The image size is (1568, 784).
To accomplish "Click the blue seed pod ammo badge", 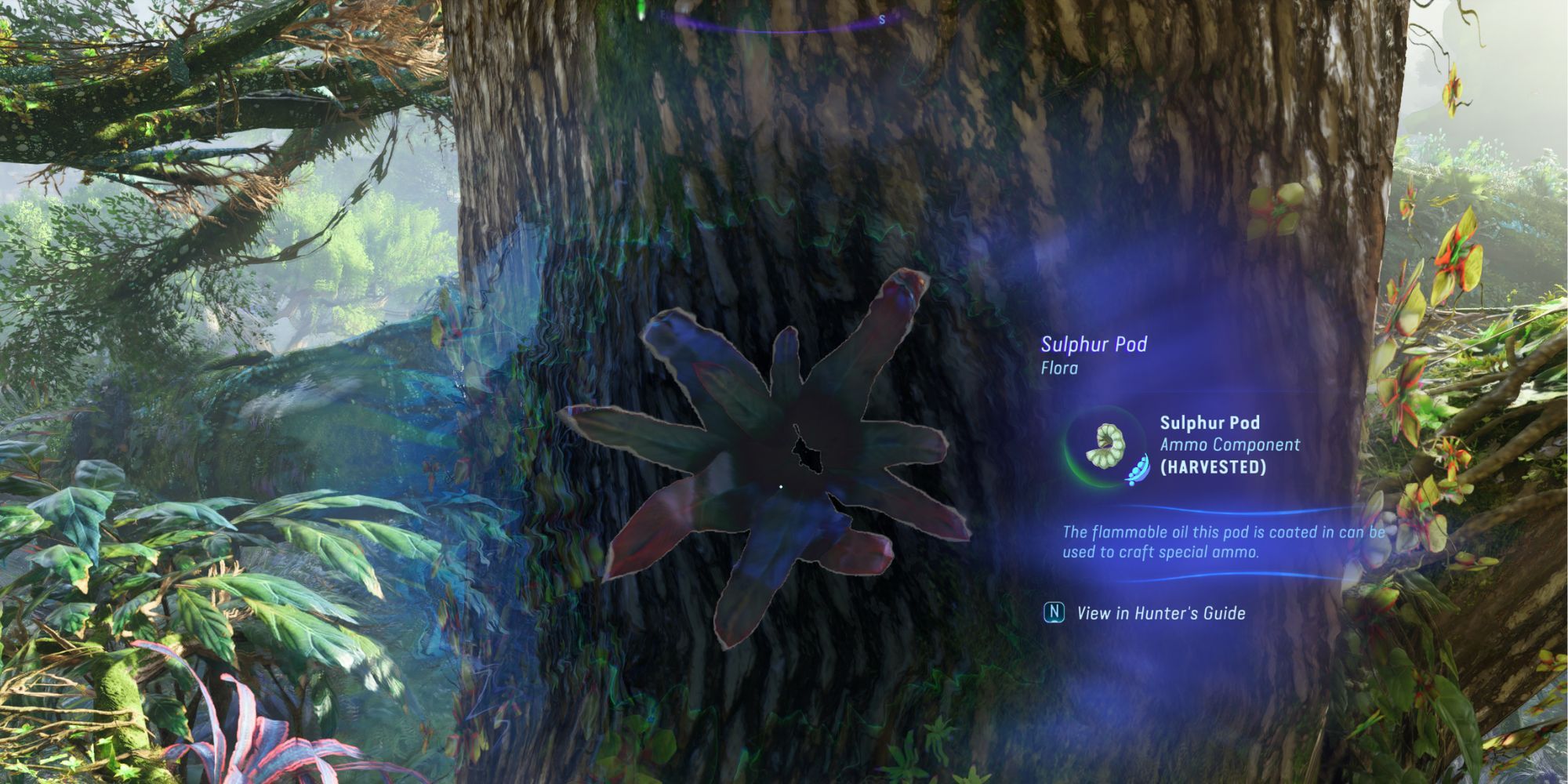I will pos(1137,469).
